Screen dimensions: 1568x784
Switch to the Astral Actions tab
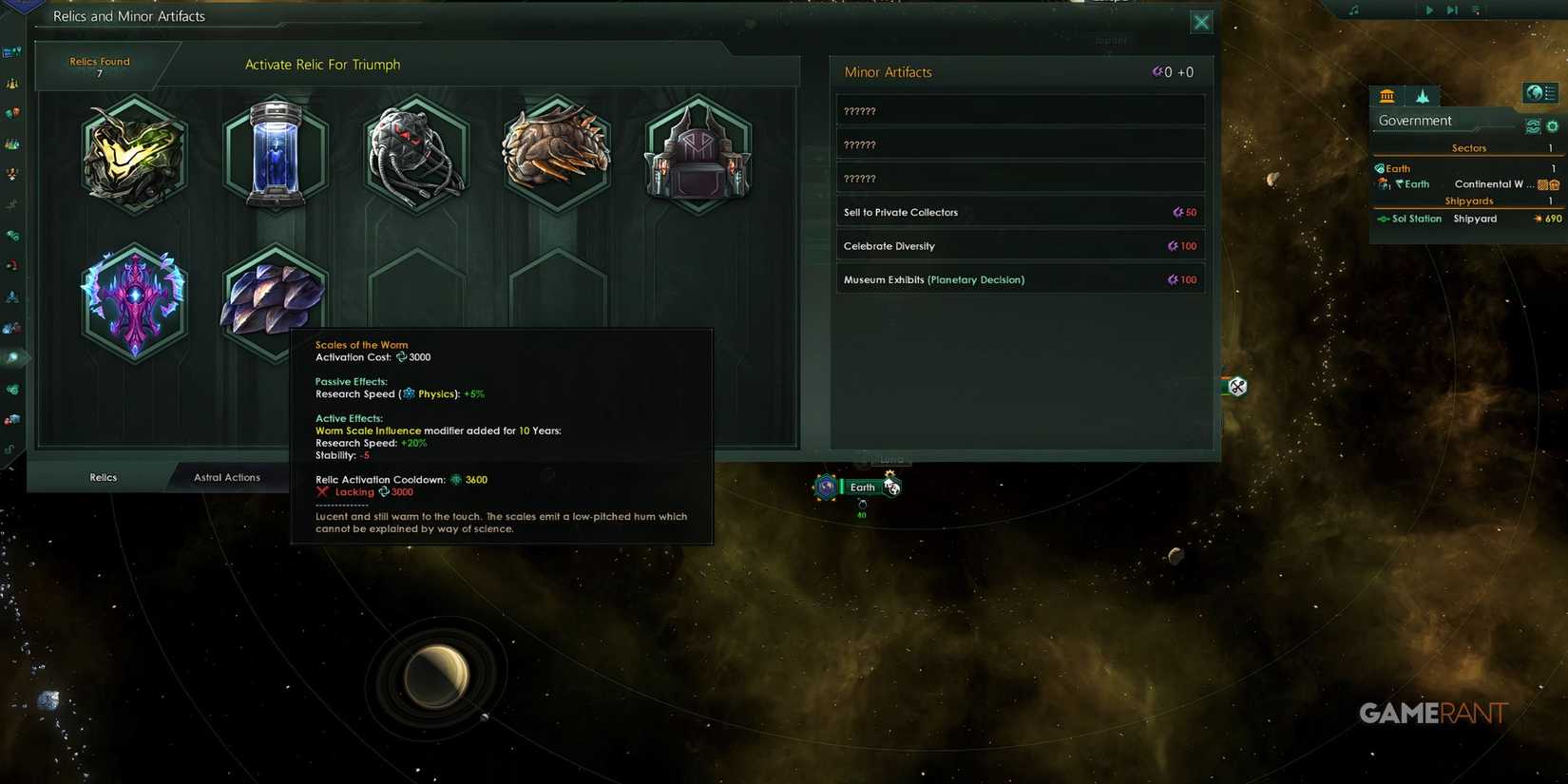(227, 477)
